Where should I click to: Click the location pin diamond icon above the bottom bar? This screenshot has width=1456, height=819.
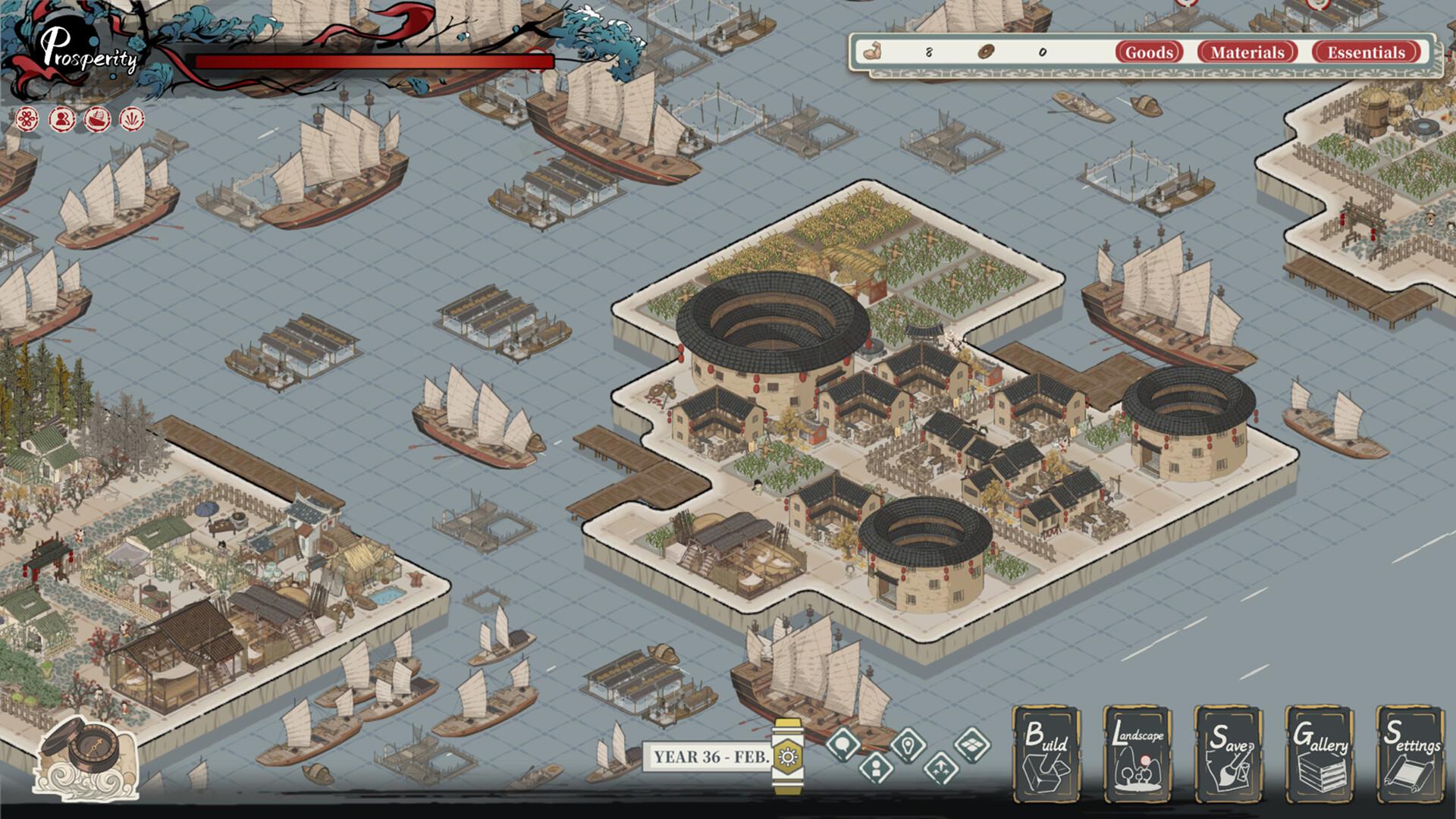(908, 745)
